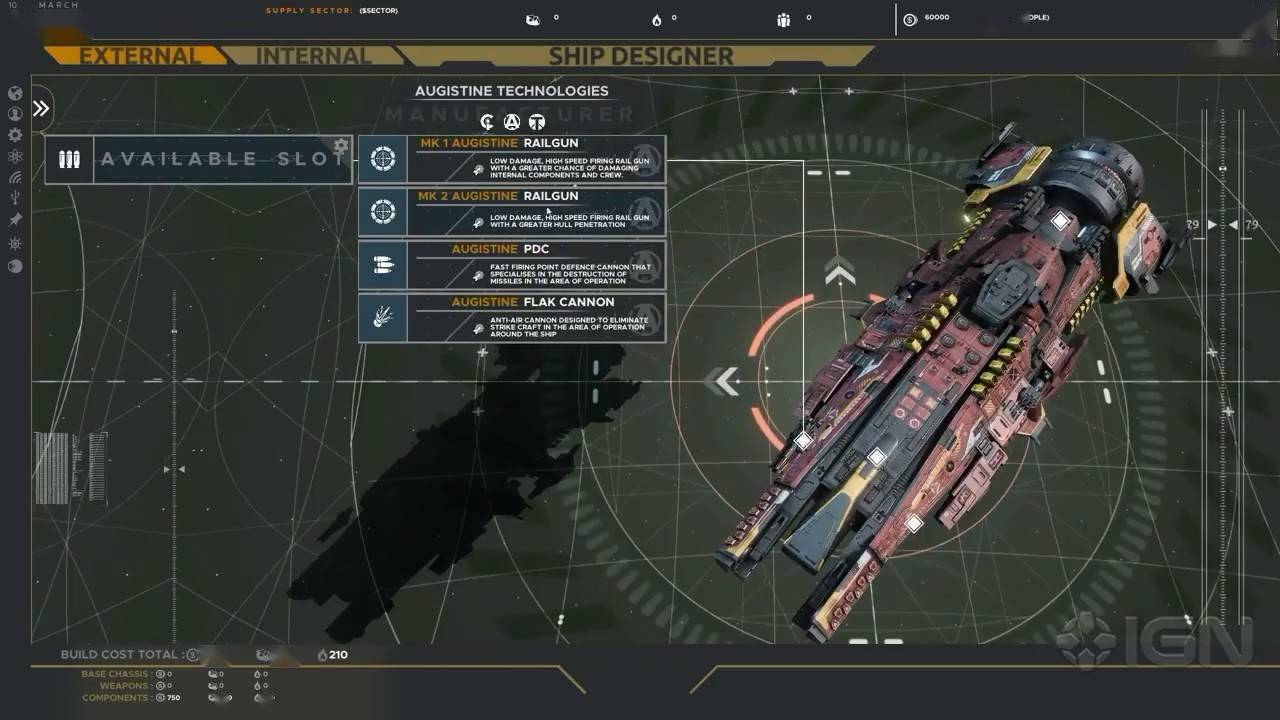Rotate ship using the left chevron arrow
1280x720 pixels.
coord(722,381)
